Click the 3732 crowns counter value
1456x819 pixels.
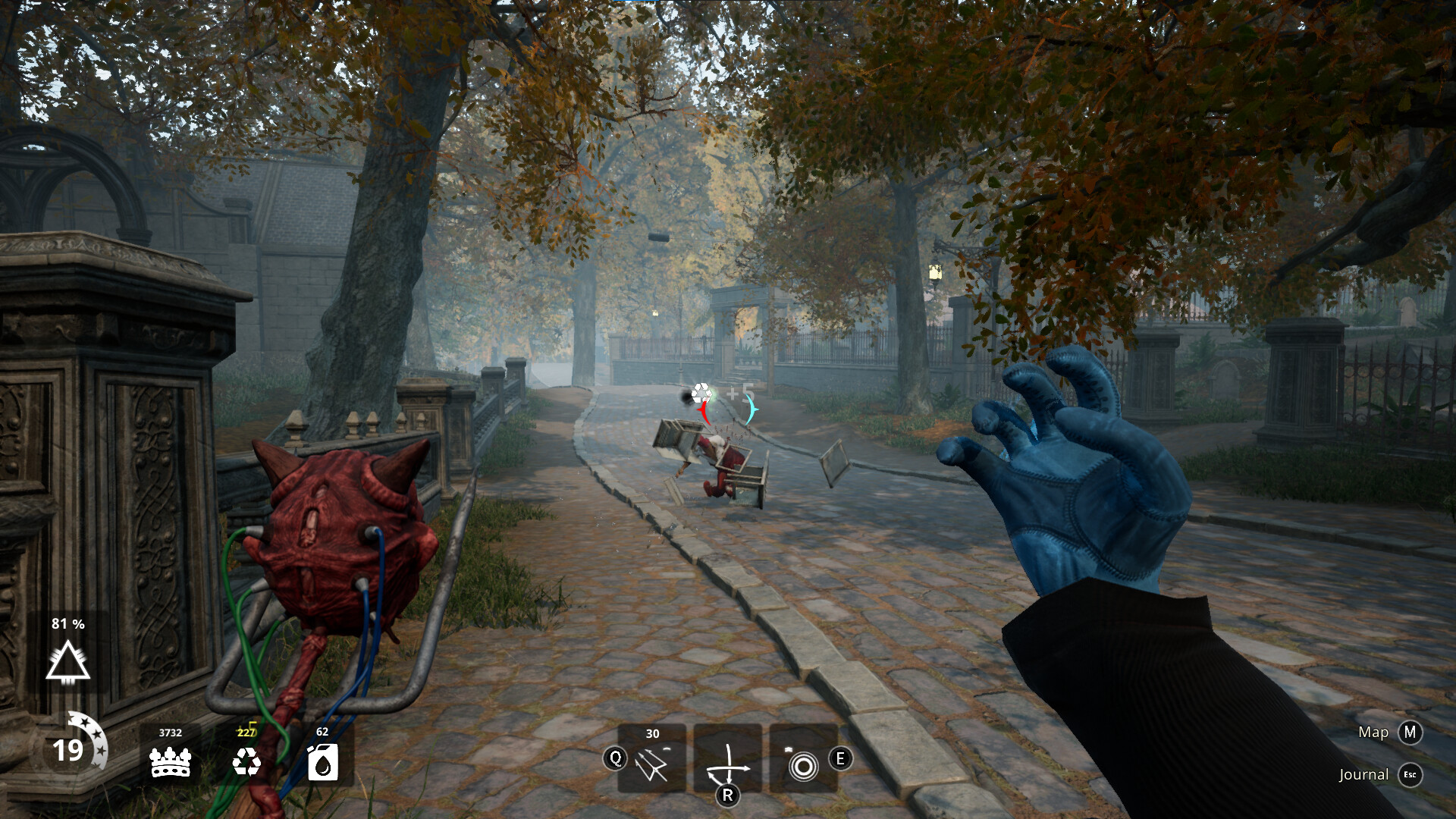pyautogui.click(x=171, y=734)
